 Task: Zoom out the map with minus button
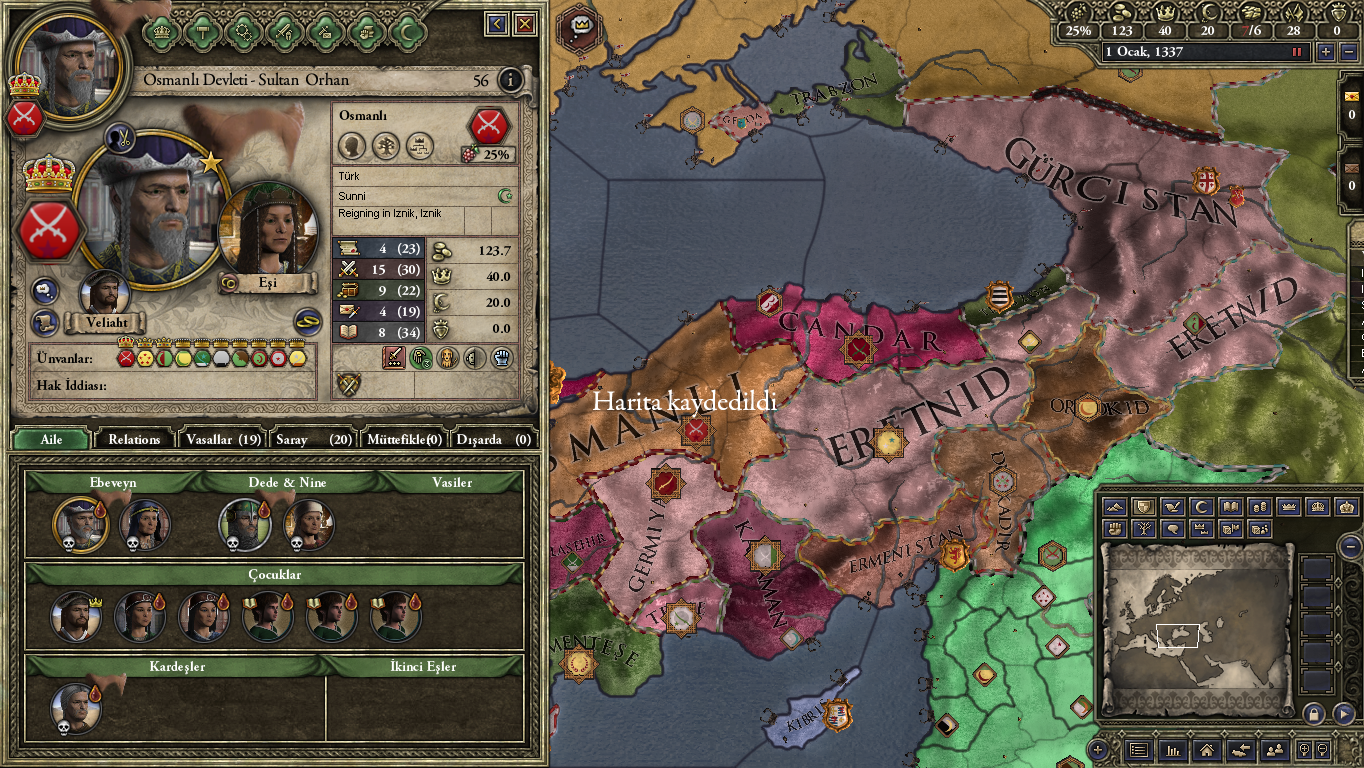click(x=1349, y=546)
